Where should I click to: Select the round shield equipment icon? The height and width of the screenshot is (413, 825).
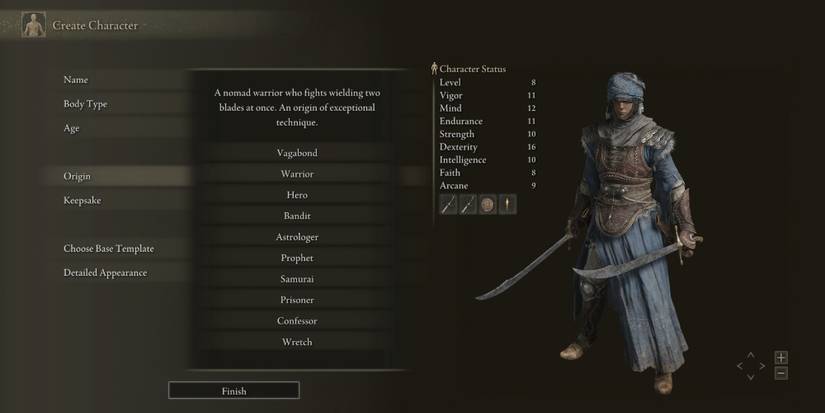487,205
